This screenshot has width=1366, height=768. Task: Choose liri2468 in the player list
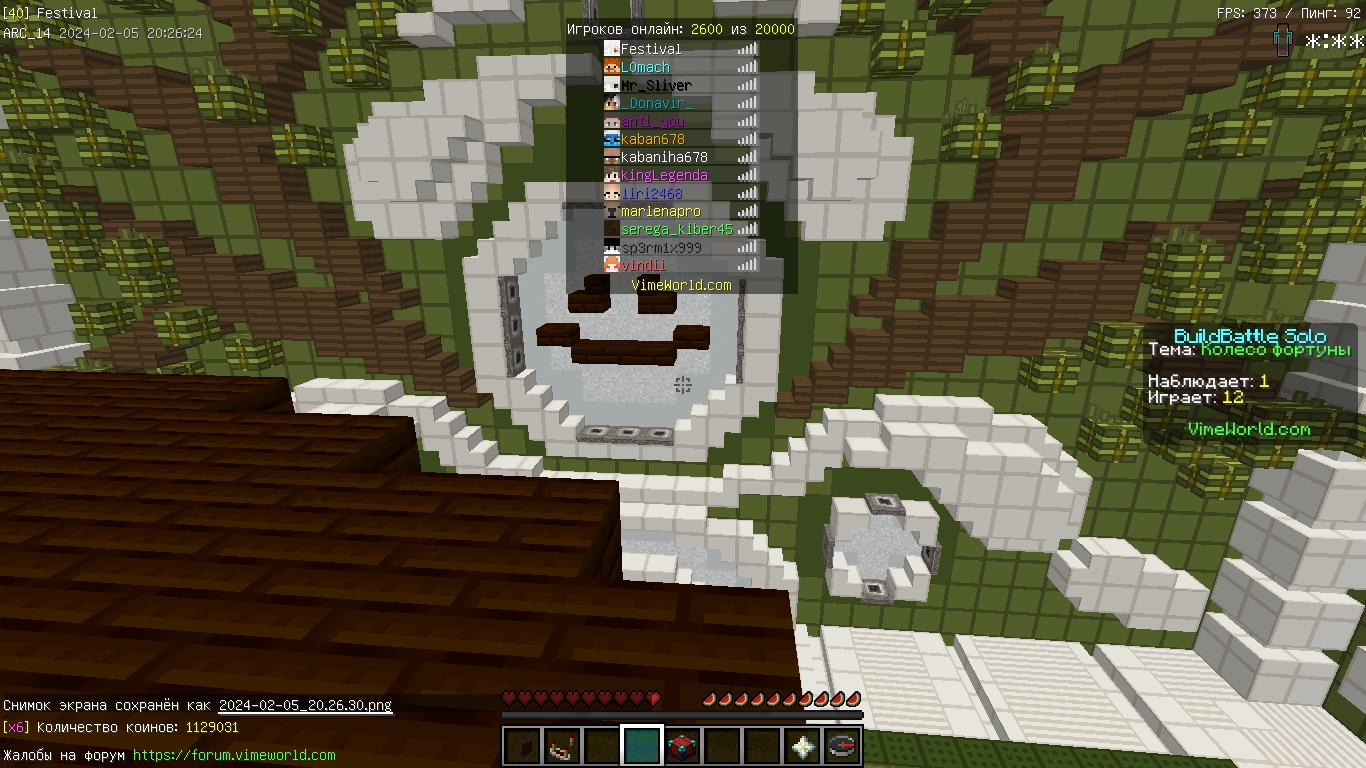(651, 193)
